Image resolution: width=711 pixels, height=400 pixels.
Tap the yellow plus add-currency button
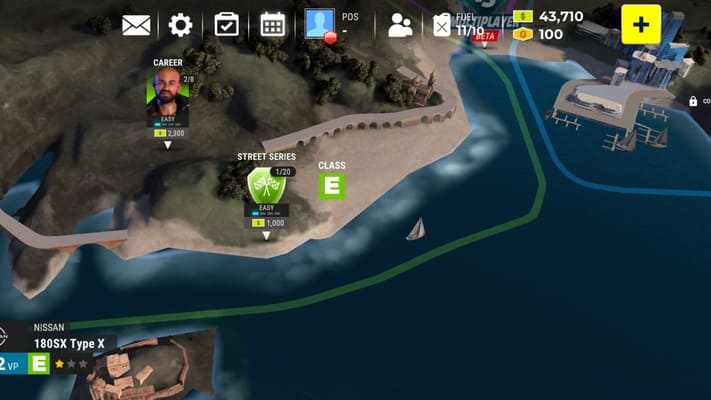[x=641, y=24]
